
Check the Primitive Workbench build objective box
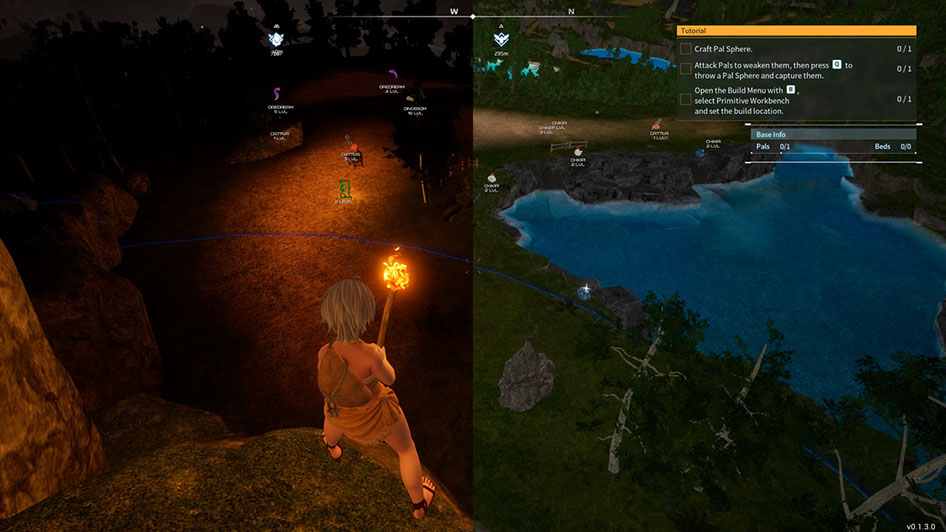point(685,99)
